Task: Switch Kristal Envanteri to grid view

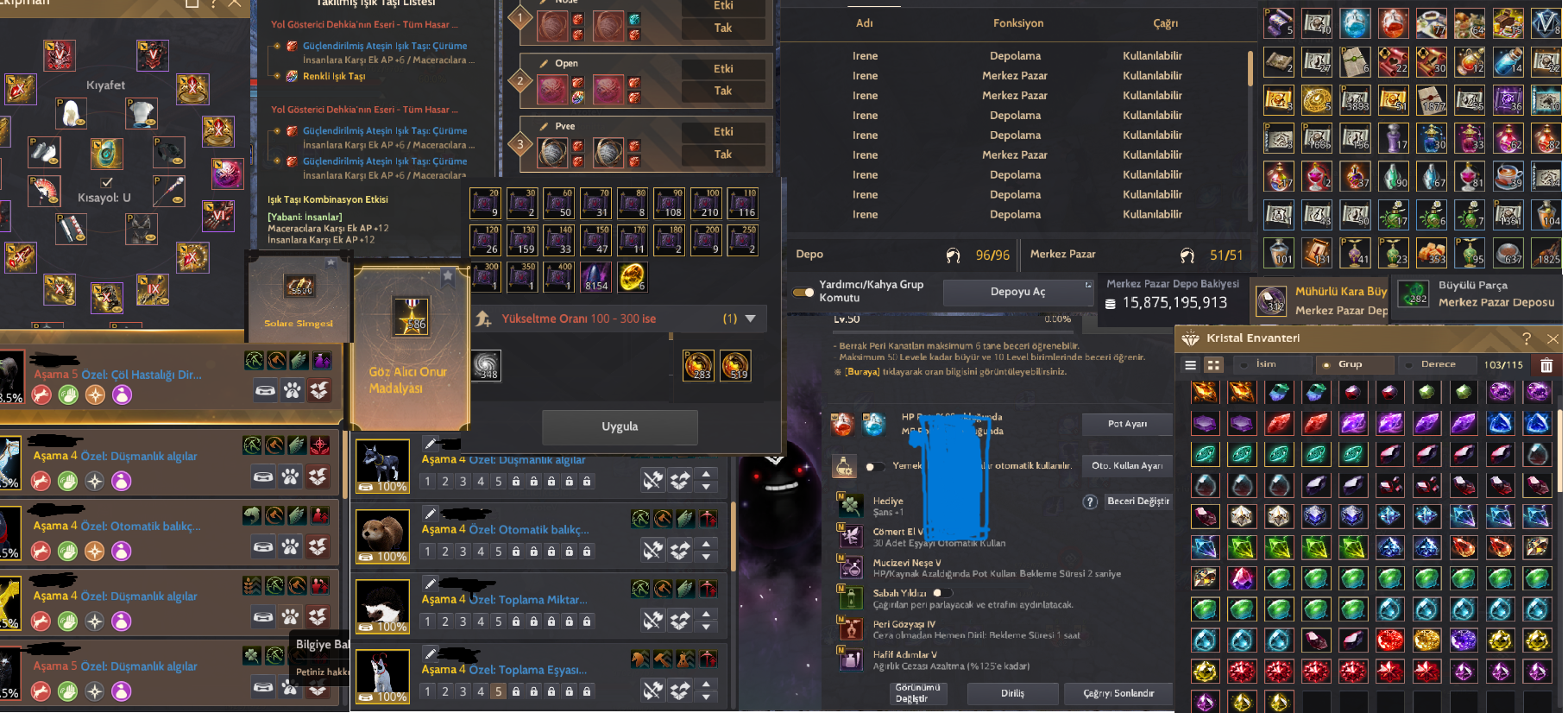Action: (x=1213, y=365)
